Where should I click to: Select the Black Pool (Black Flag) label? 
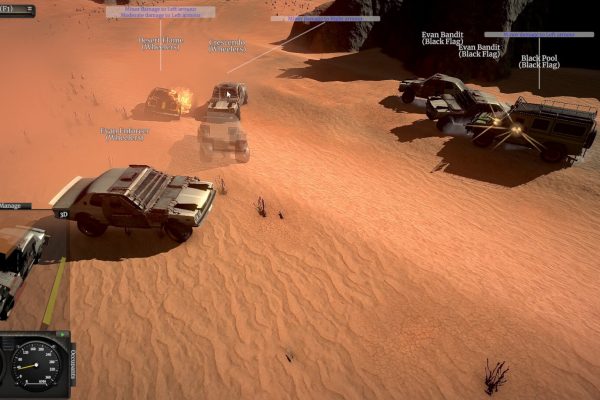538,61
